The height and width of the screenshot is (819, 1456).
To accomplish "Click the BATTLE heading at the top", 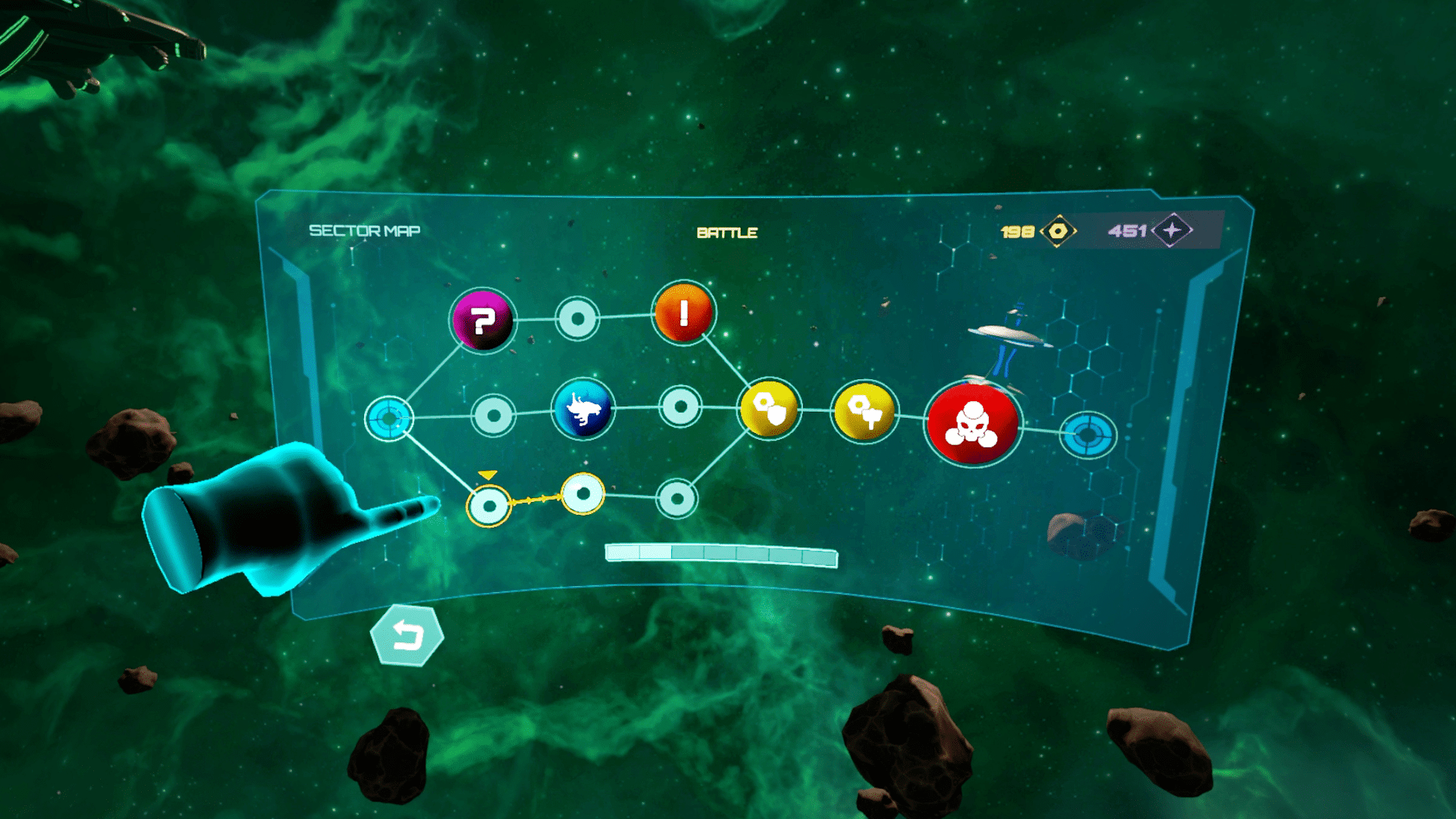I will click(726, 231).
